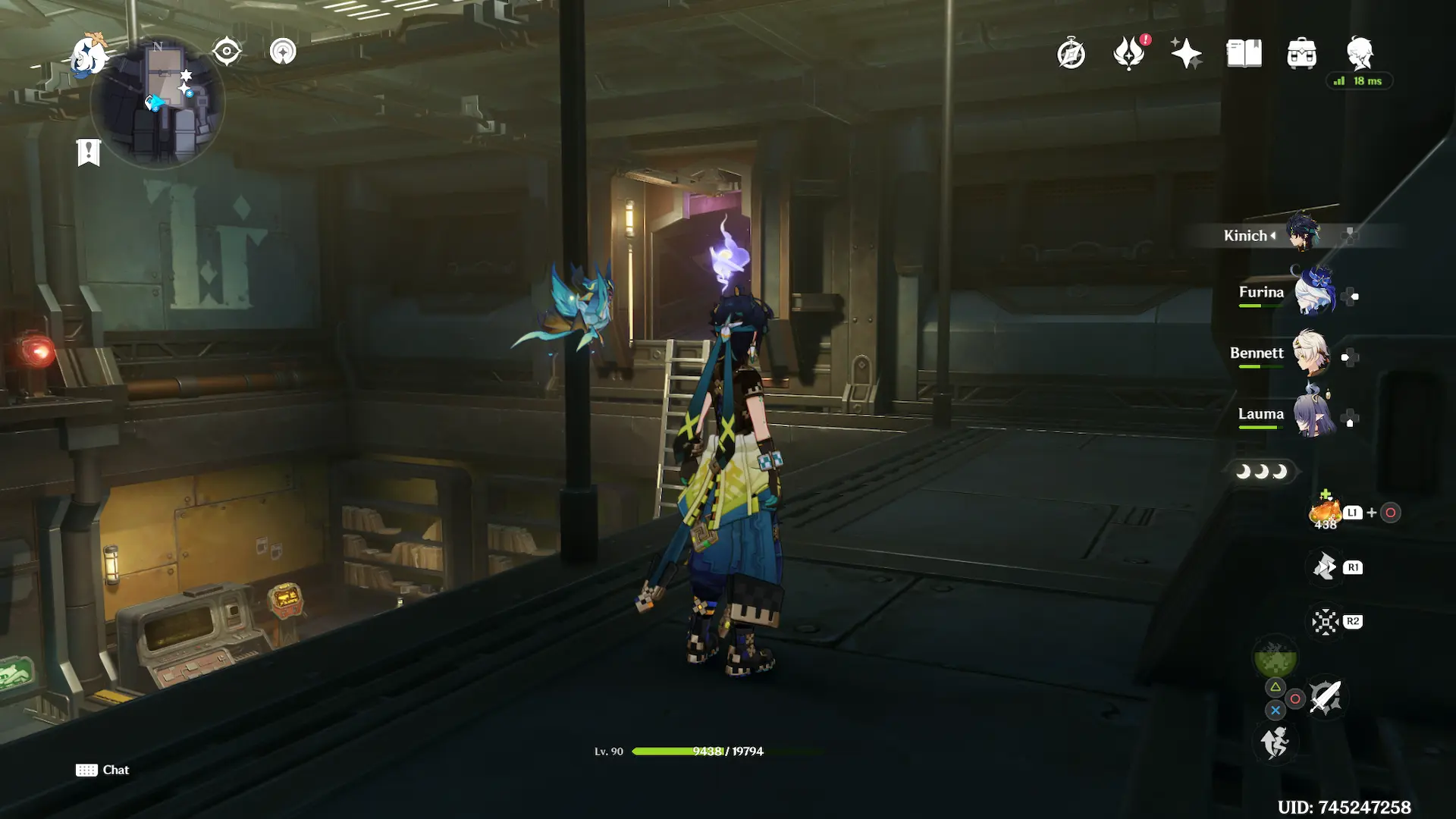The width and height of the screenshot is (1456, 819).
Task: Open the character profile head icon
Action: click(1360, 54)
